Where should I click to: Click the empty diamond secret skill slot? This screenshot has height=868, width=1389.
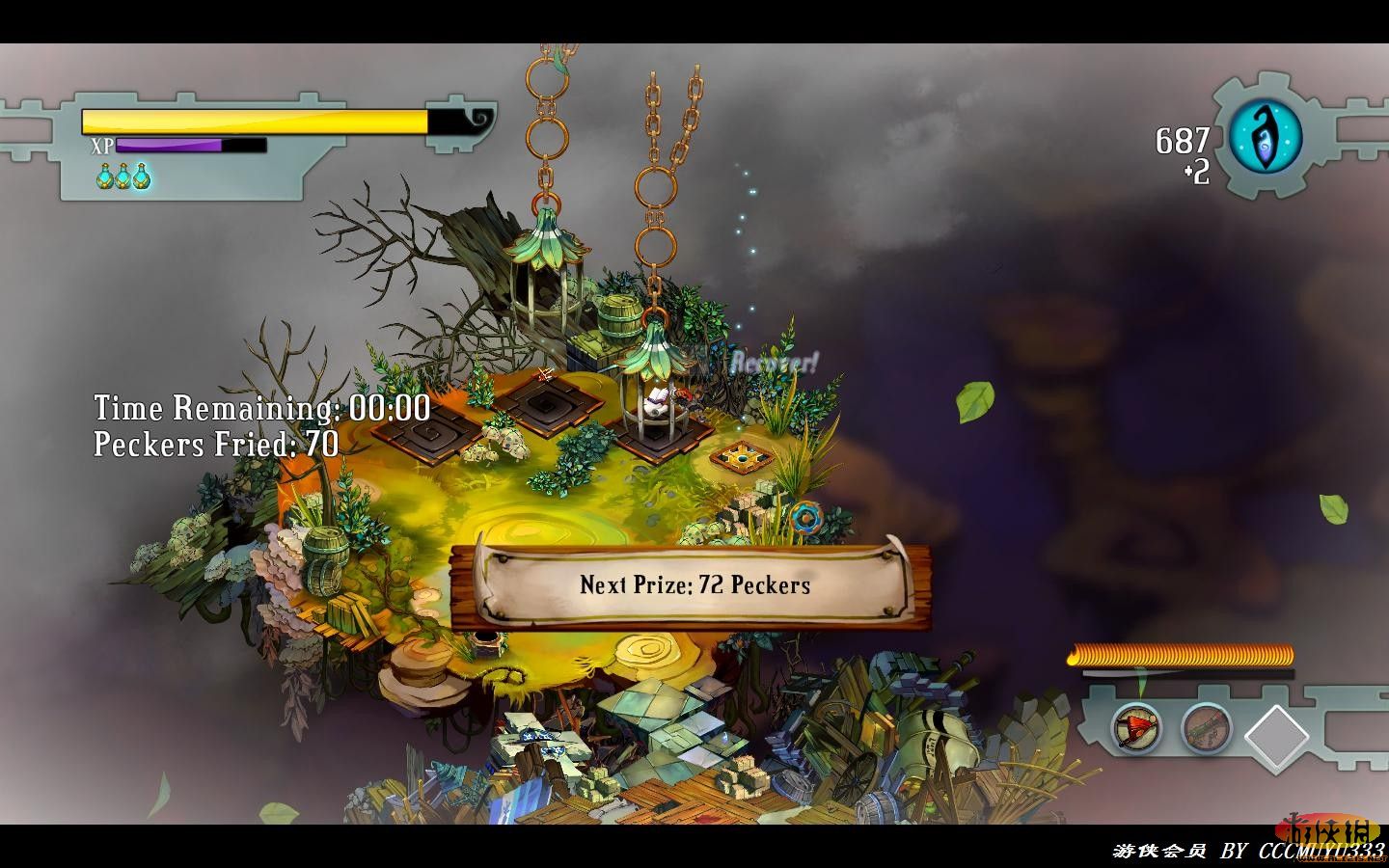click(x=1277, y=736)
